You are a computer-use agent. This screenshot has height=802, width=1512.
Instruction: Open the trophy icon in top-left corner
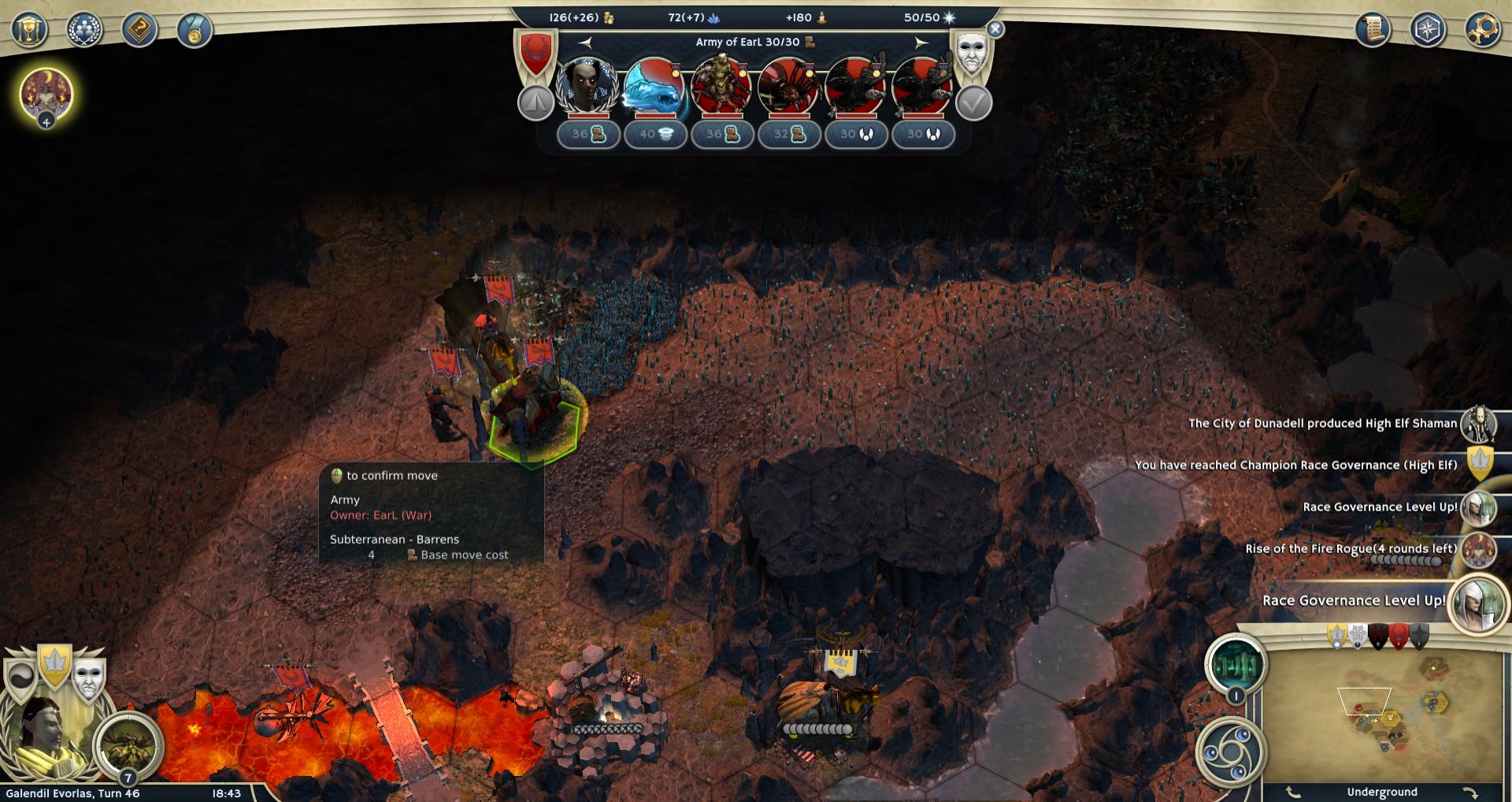(29, 31)
